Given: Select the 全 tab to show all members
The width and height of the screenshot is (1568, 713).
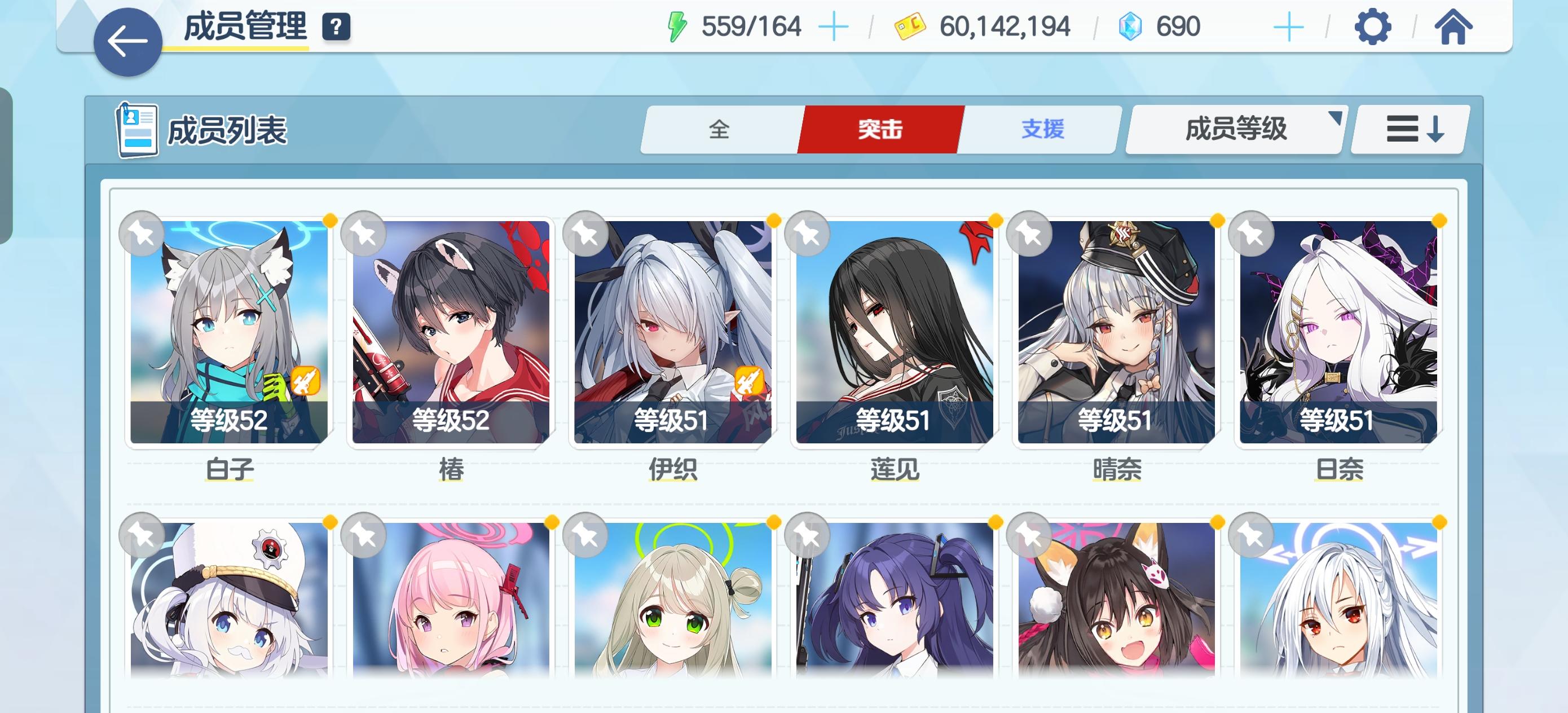Looking at the screenshot, I should pos(719,129).
